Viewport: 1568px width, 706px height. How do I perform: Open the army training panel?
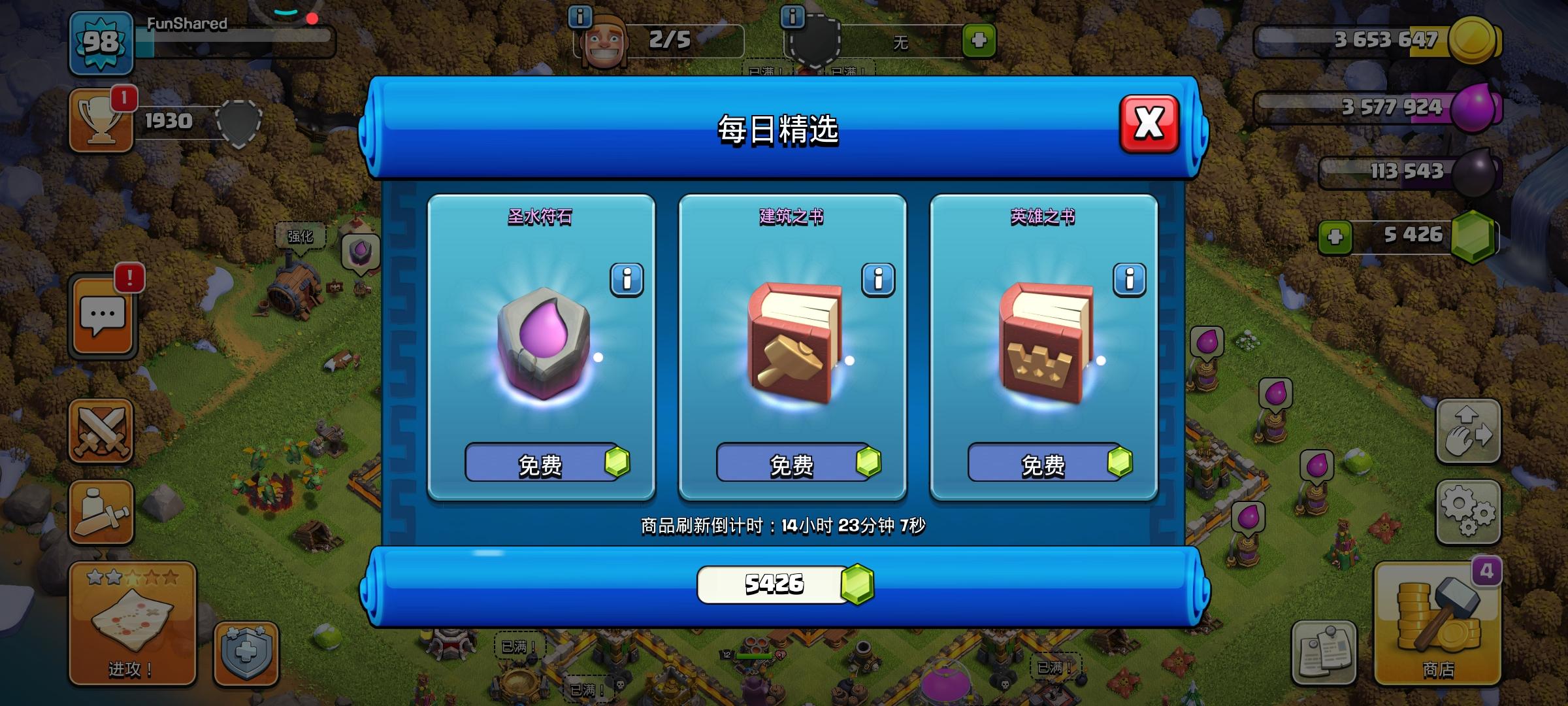pyautogui.click(x=101, y=513)
